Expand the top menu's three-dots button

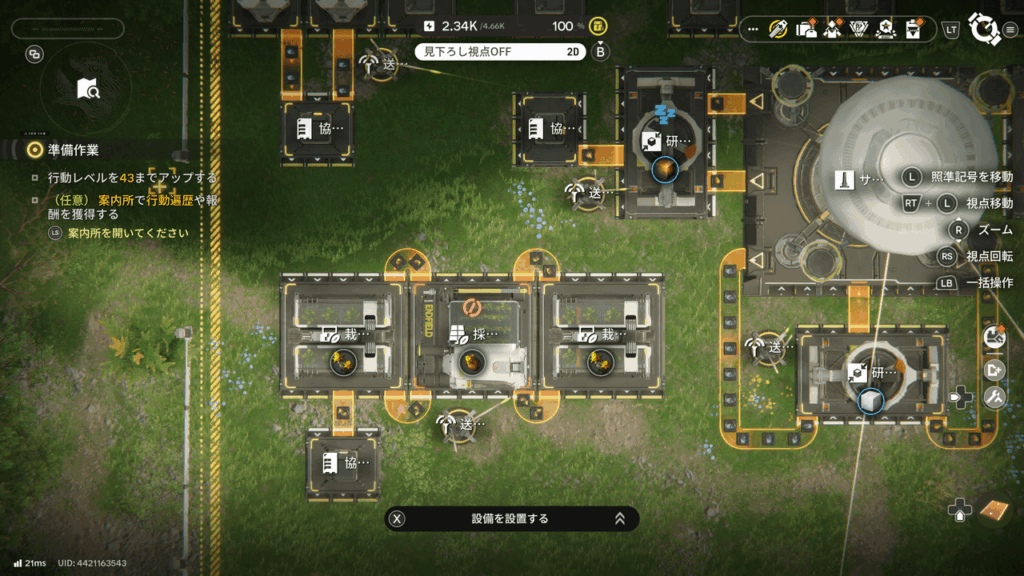[x=754, y=29]
